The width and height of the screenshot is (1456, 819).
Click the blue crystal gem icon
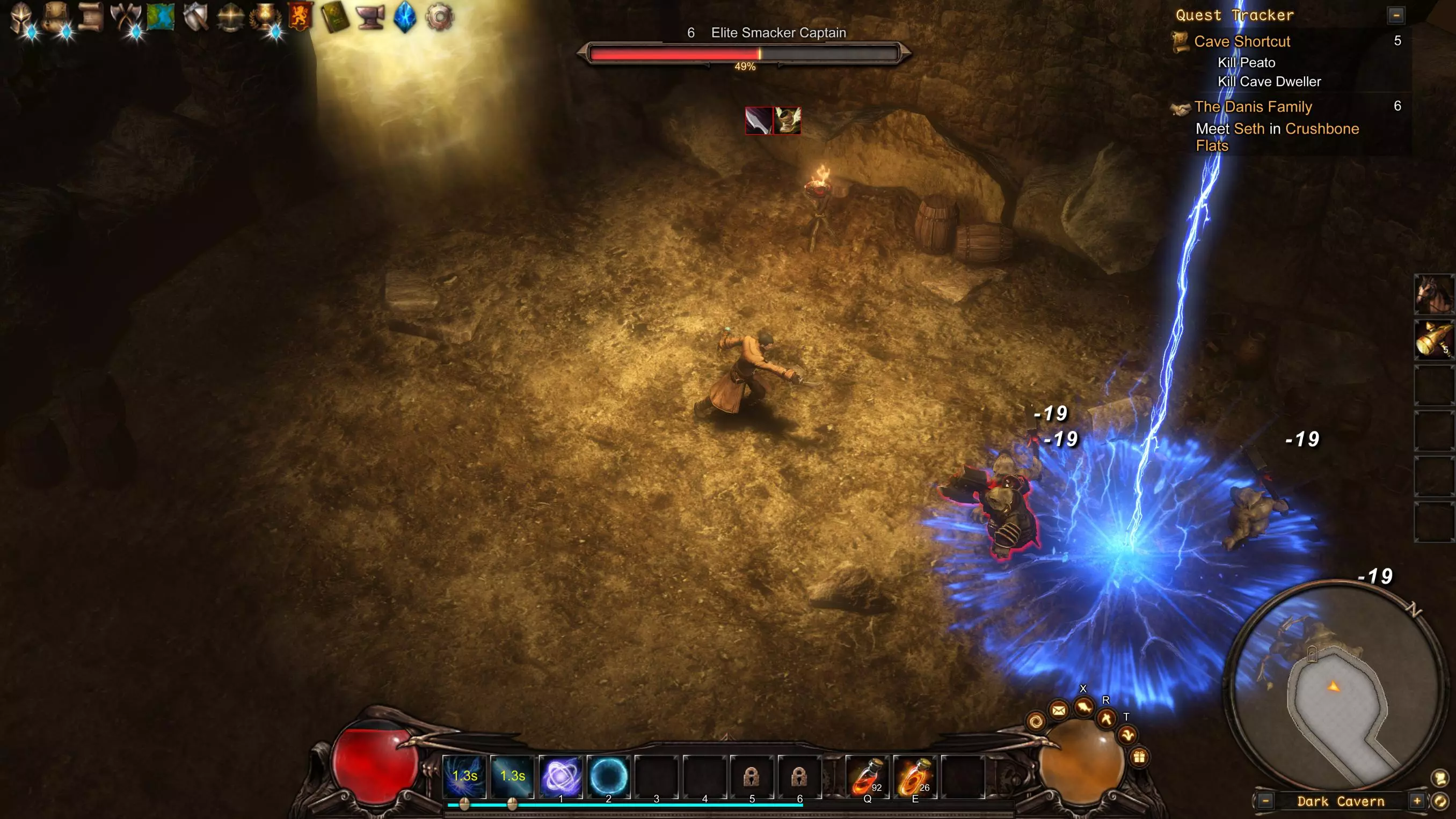pyautogui.click(x=405, y=17)
